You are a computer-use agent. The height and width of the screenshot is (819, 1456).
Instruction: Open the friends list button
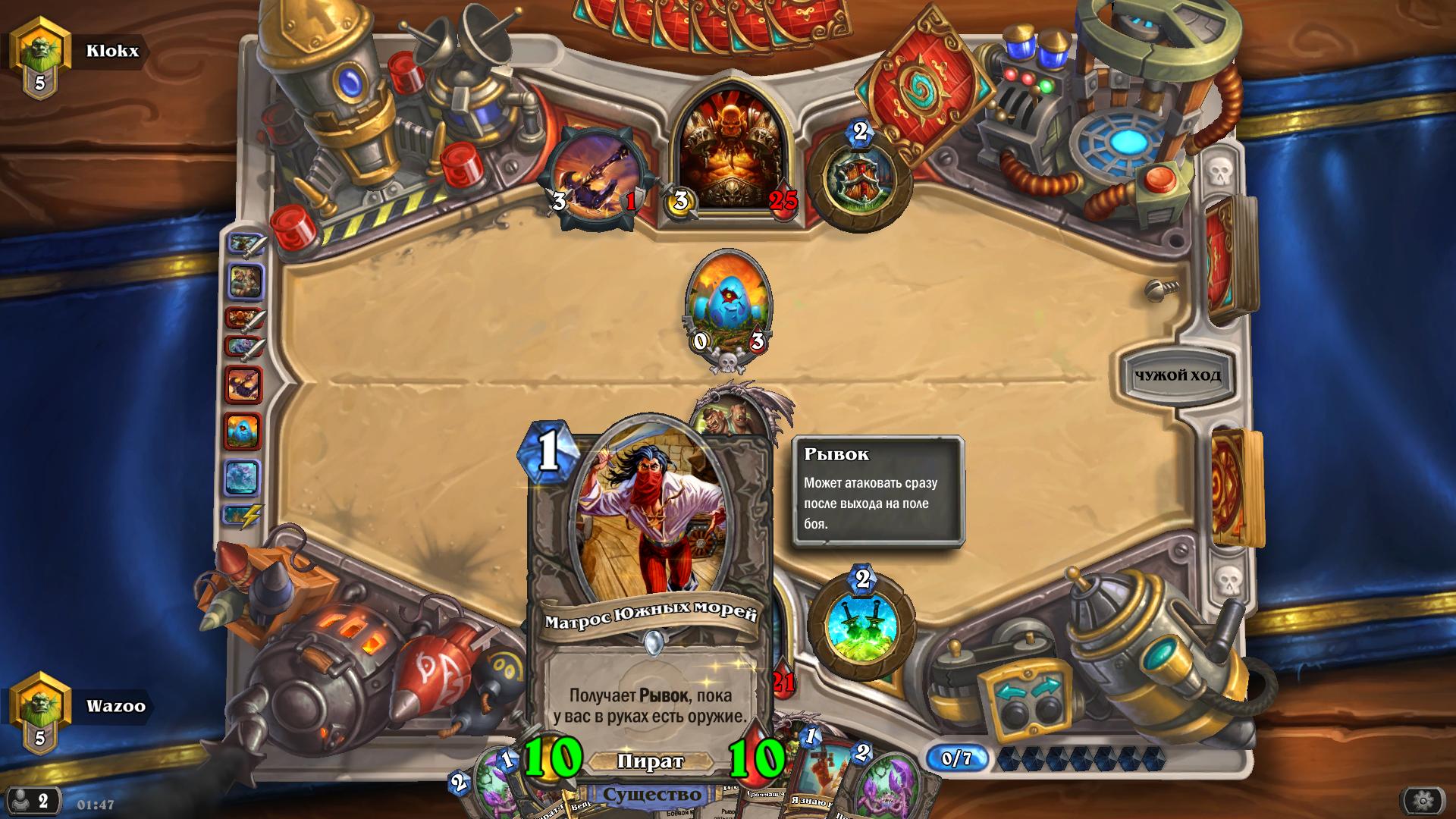click(x=32, y=801)
